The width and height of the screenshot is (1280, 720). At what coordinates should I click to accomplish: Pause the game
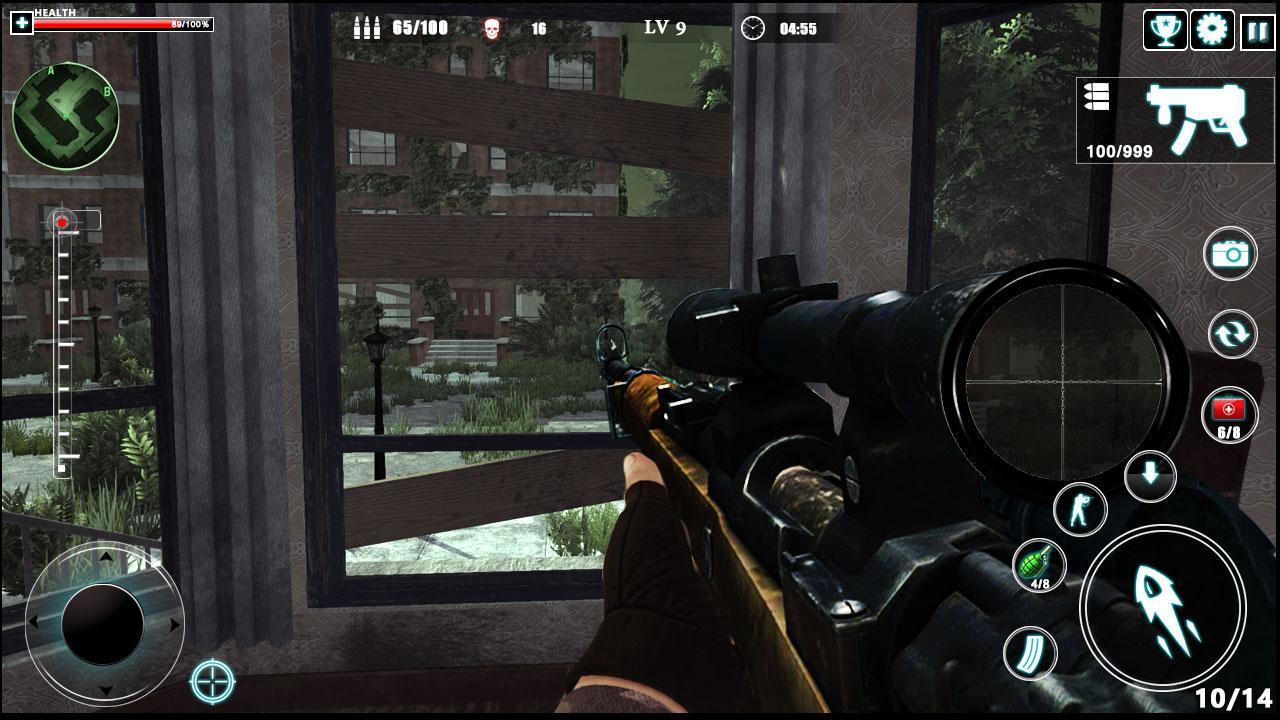click(x=1256, y=30)
